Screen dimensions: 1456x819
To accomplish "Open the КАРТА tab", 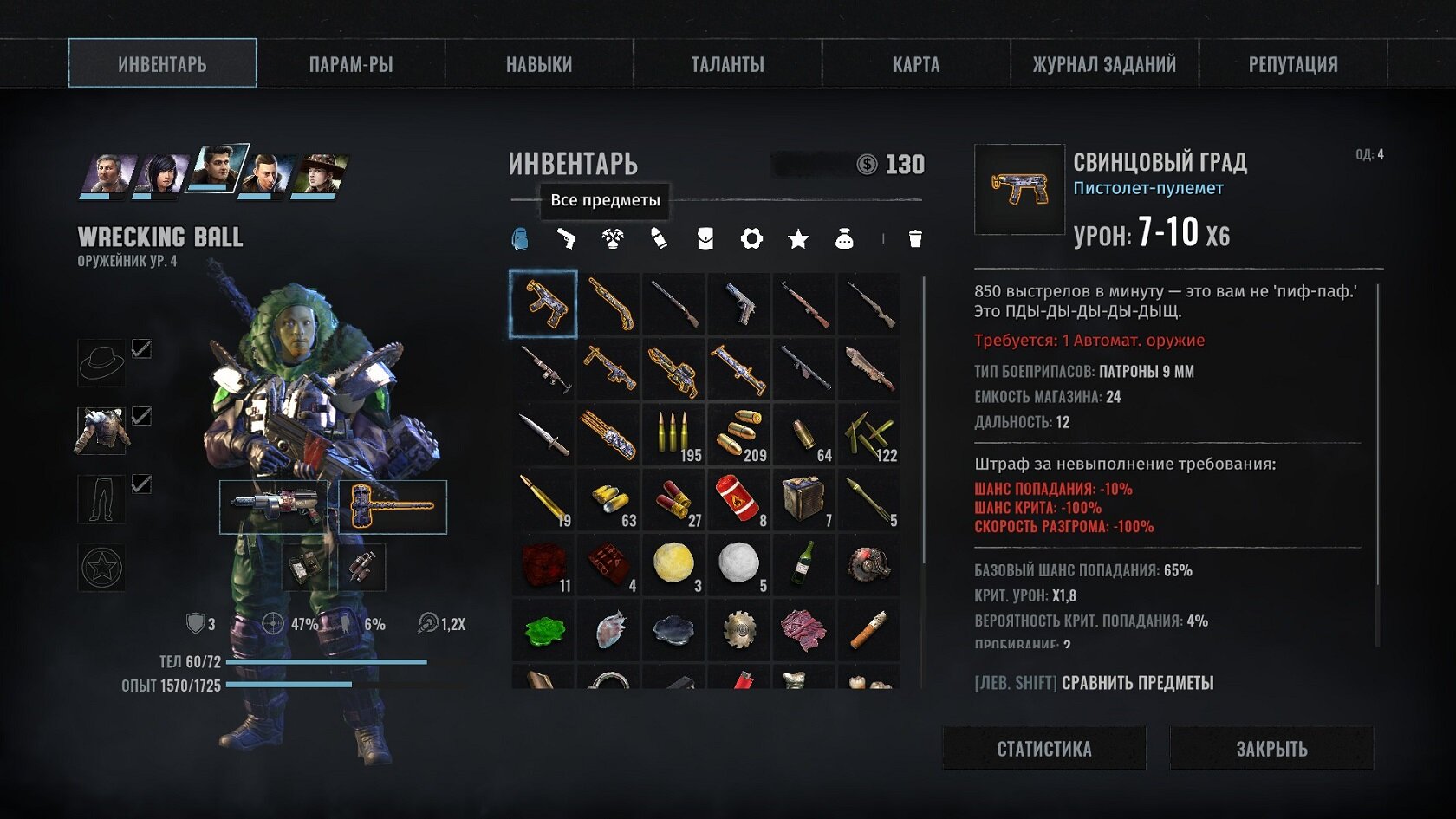I will point(915,64).
